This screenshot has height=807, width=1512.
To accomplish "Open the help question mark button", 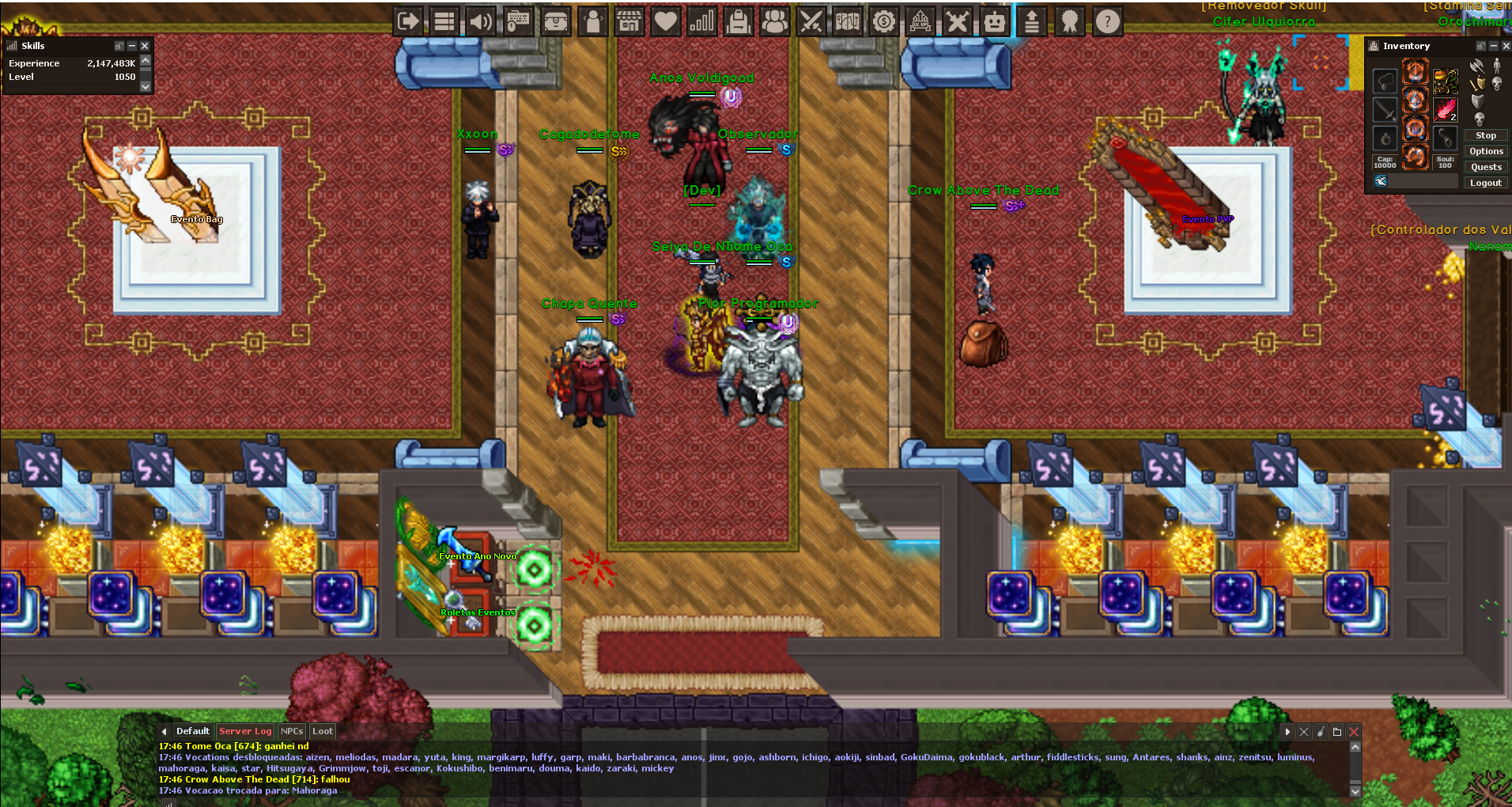I will (x=1107, y=21).
